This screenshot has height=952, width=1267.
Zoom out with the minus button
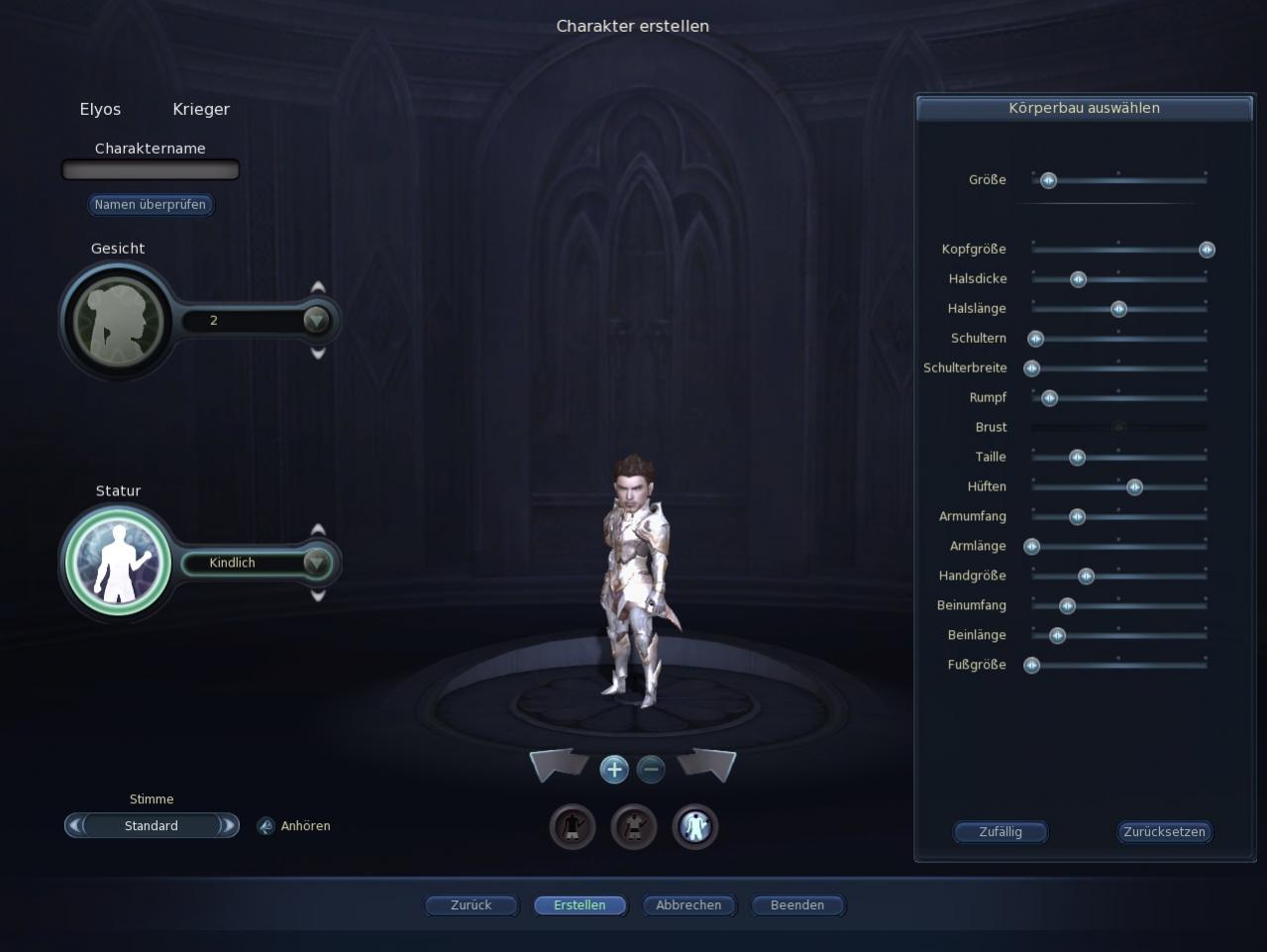(651, 769)
